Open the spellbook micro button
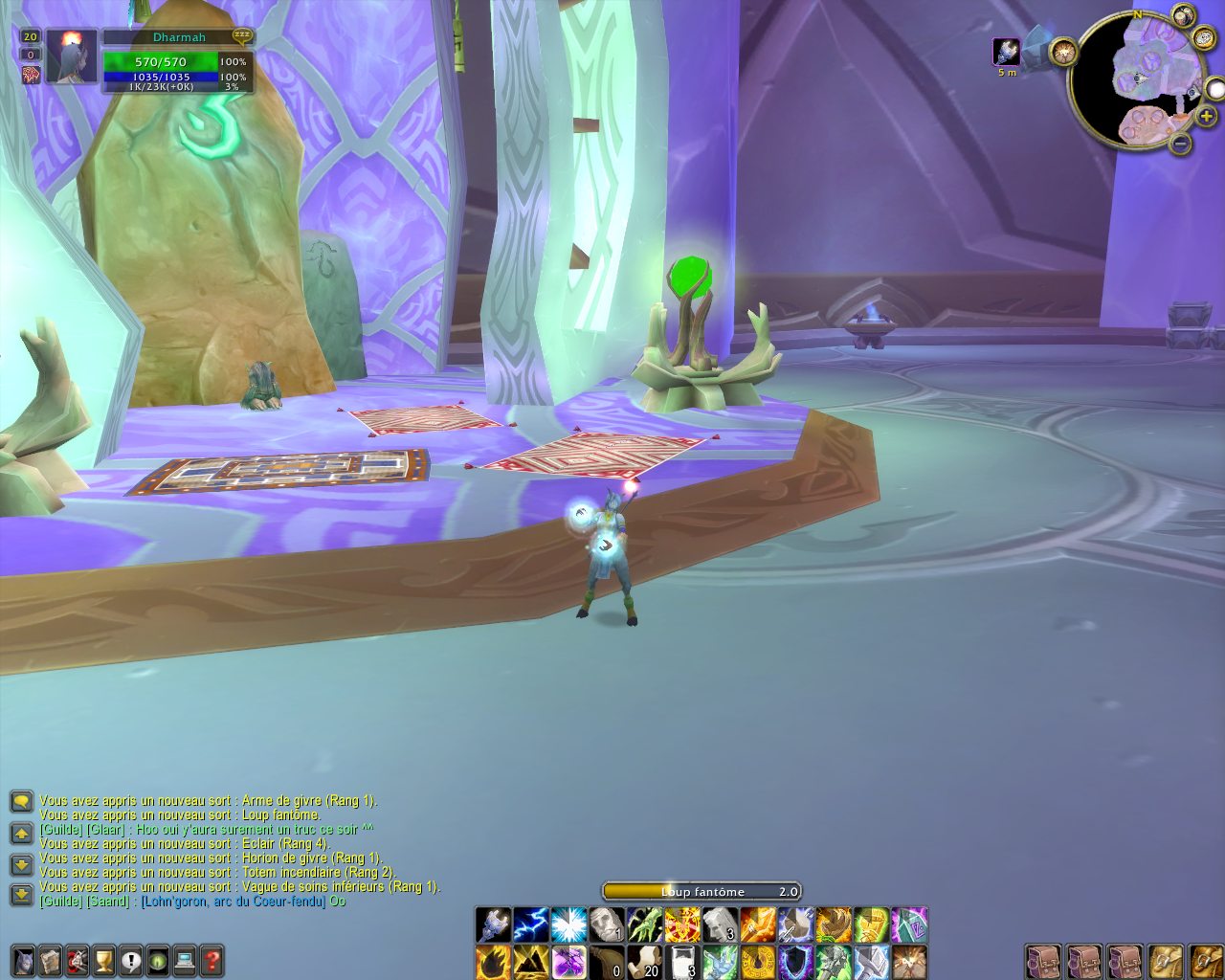 coord(51,960)
